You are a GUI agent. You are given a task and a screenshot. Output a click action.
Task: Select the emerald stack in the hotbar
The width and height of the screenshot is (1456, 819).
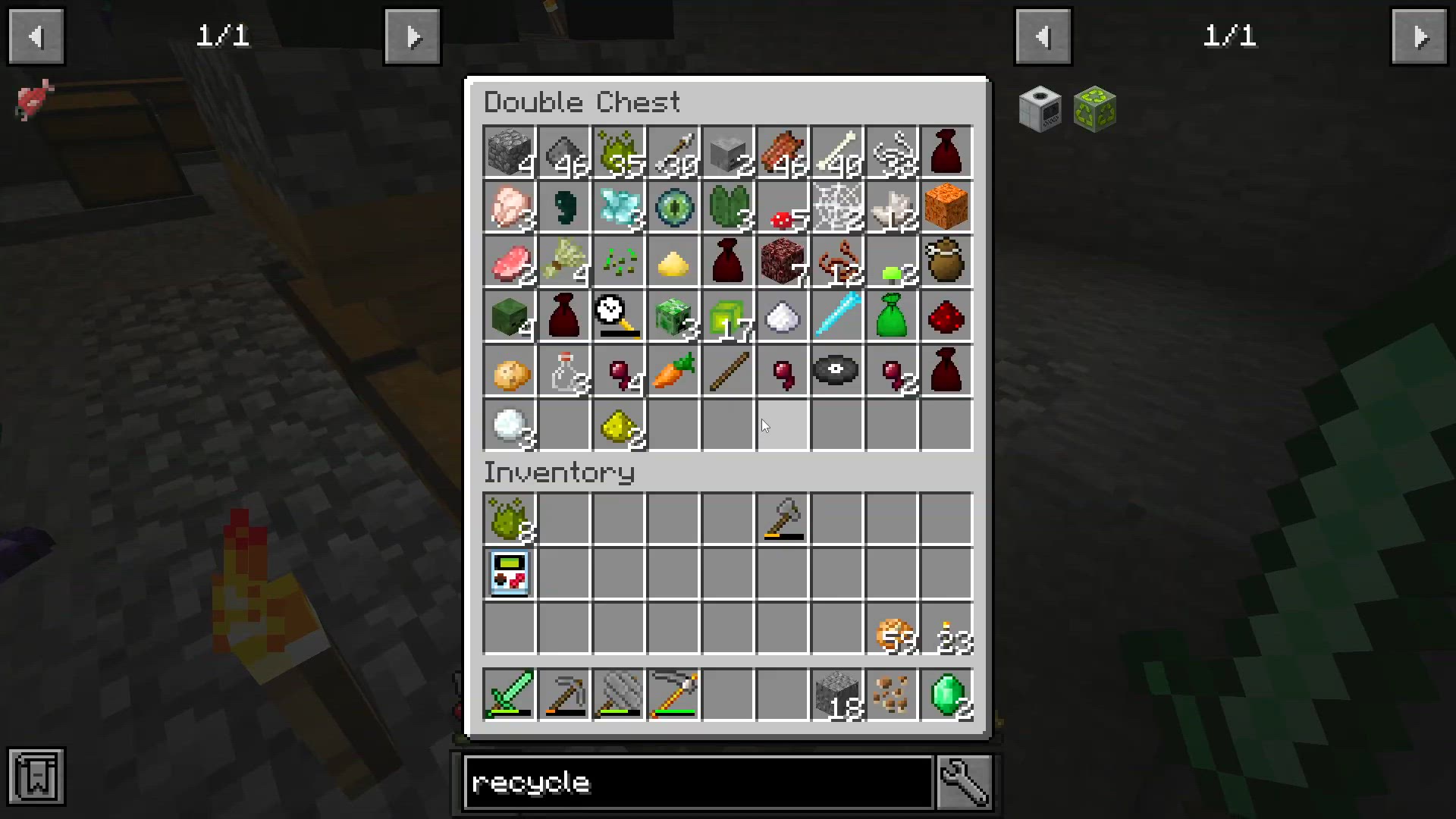(x=946, y=694)
